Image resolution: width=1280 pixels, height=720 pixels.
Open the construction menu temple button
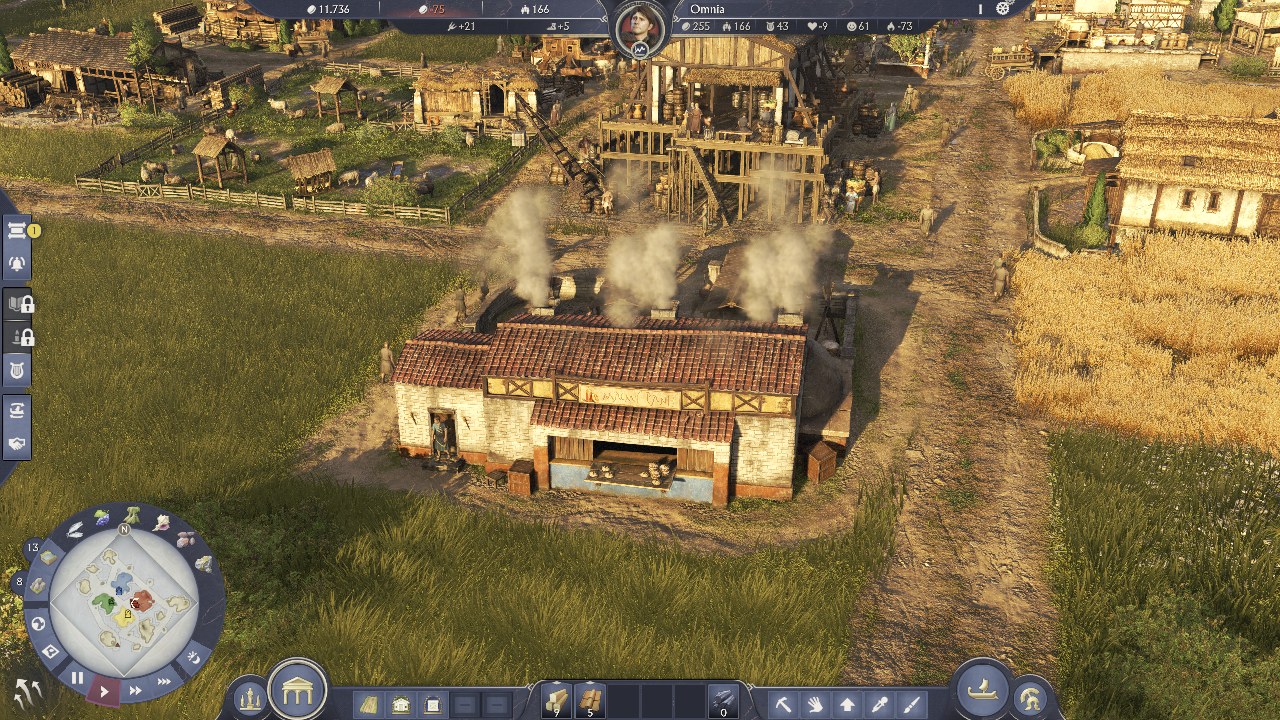click(x=298, y=689)
